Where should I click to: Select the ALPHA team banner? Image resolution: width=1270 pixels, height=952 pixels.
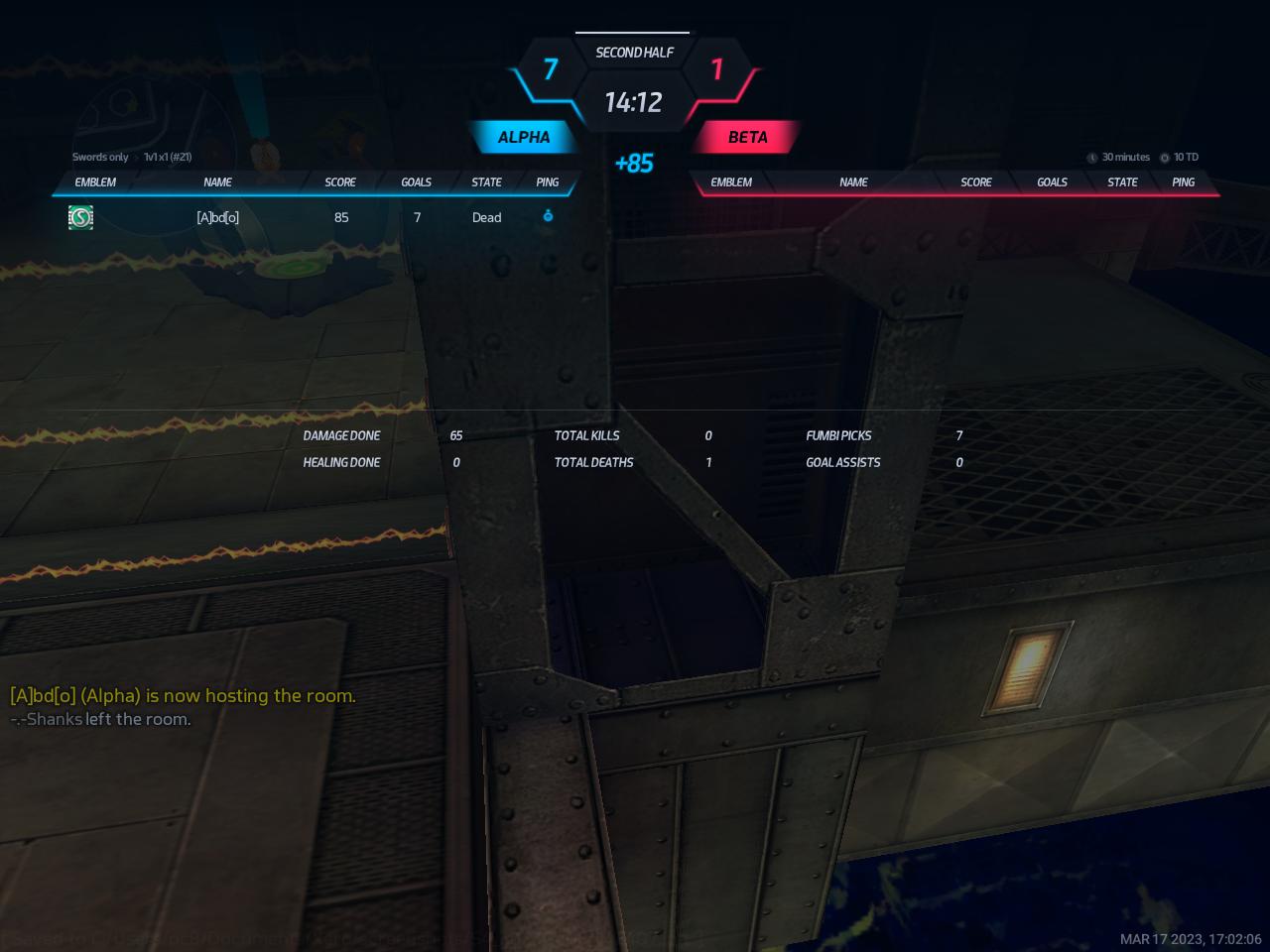coord(524,137)
